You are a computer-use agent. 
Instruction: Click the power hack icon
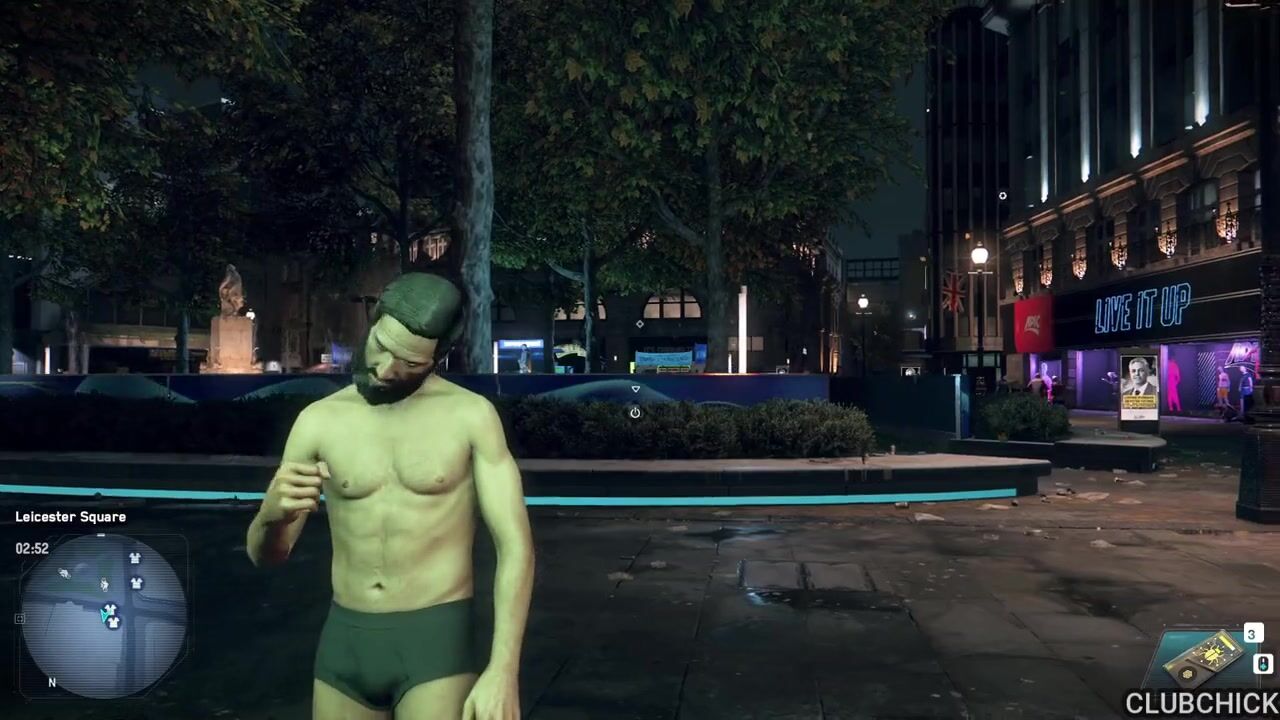click(x=635, y=412)
